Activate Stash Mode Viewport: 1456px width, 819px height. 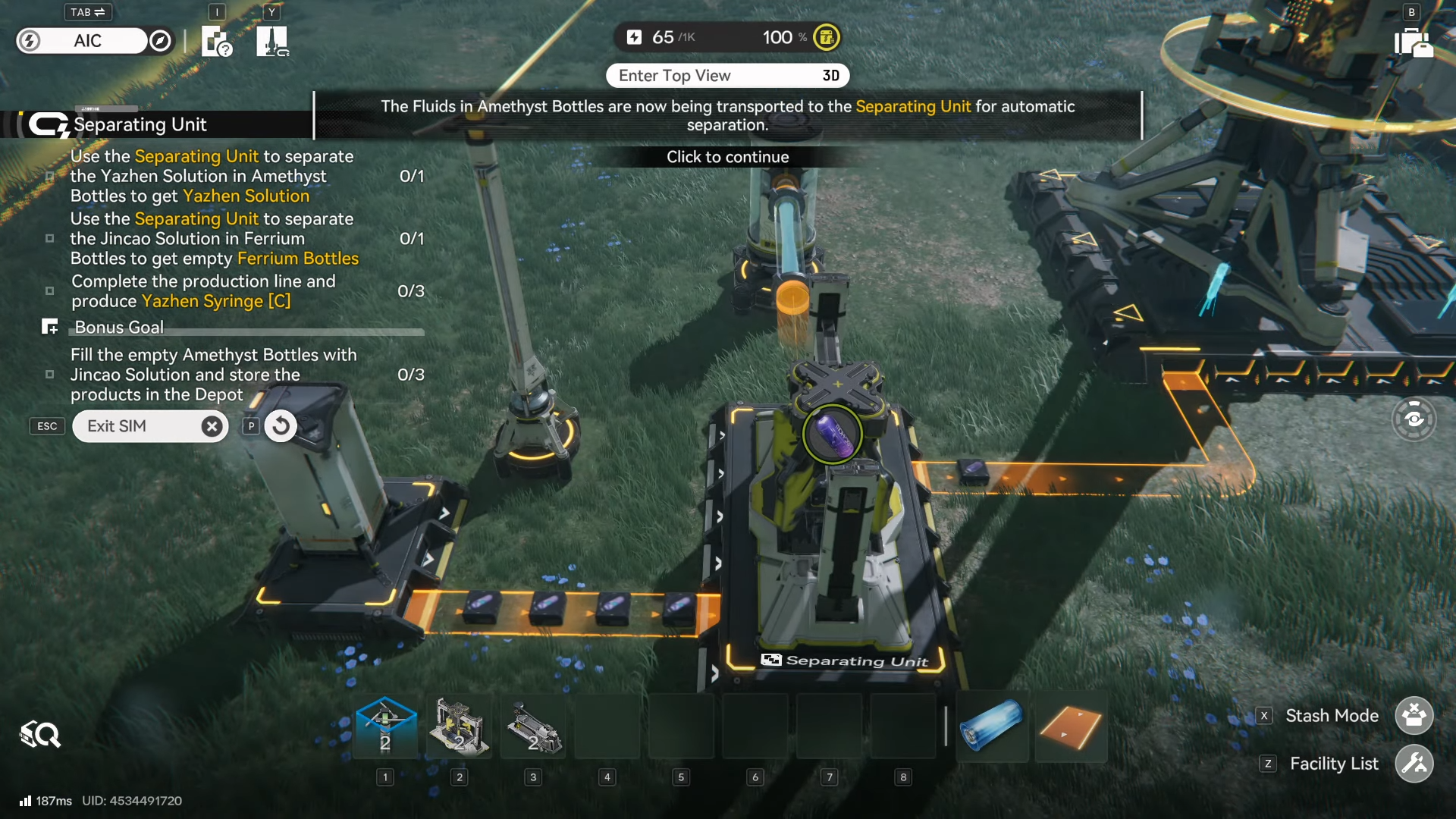[x=1414, y=715]
